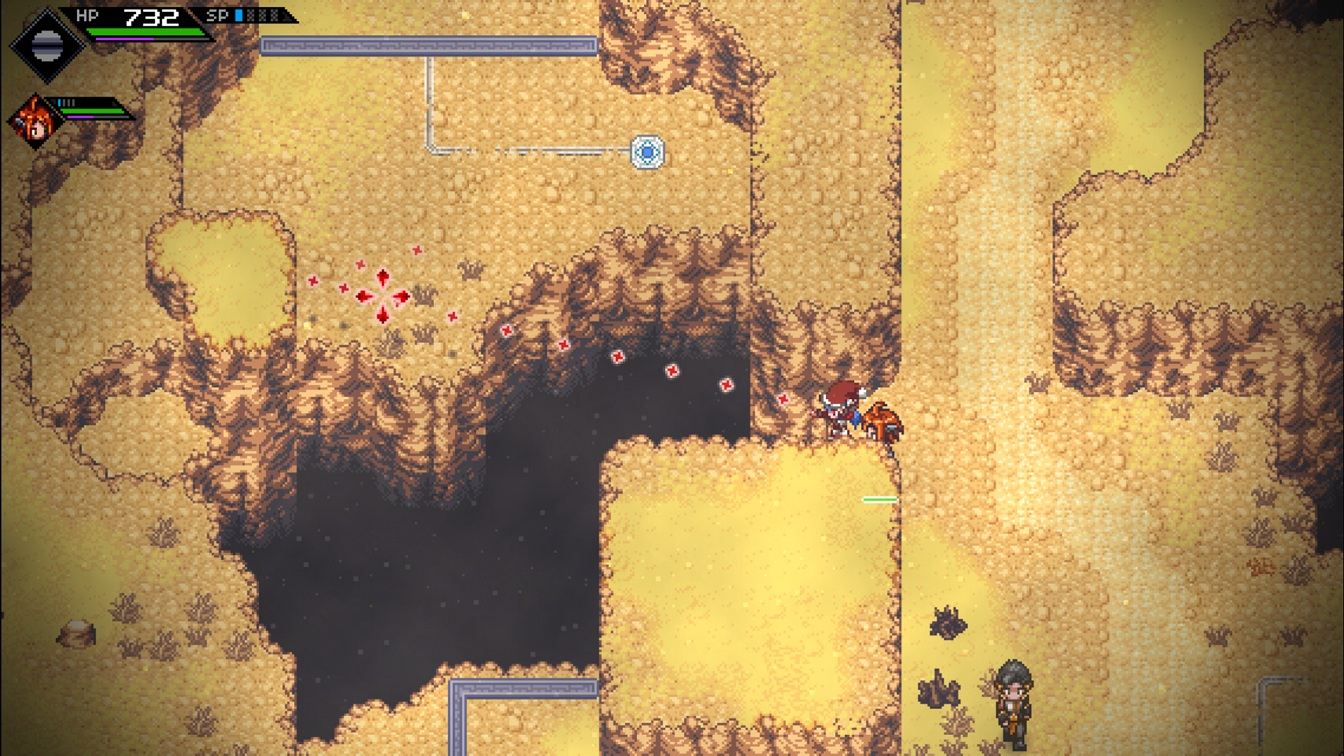Click the SP label in the HUD
This screenshot has height=756, width=1344.
[x=218, y=15]
